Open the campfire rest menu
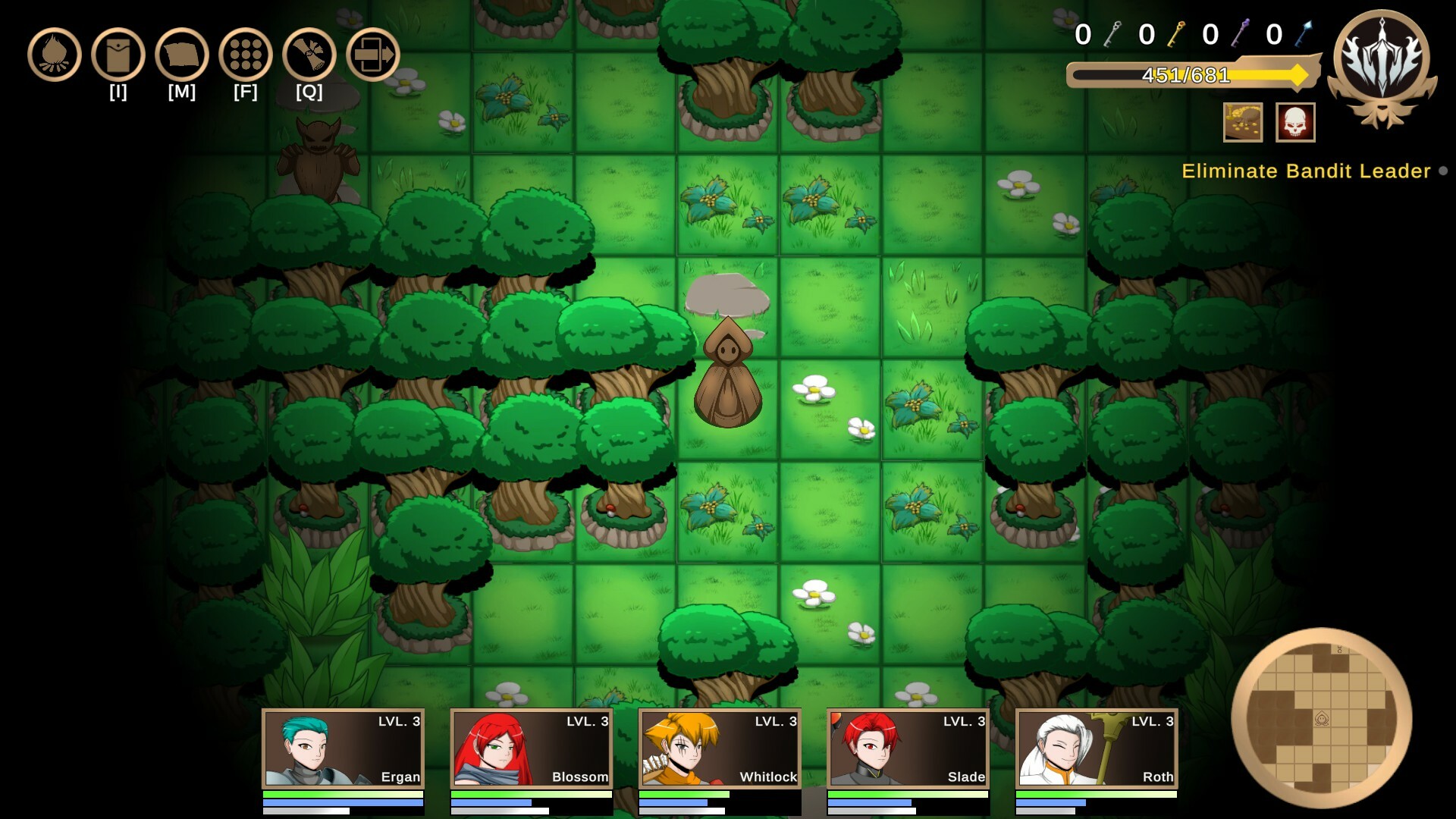Viewport: 1456px width, 819px height. point(53,55)
